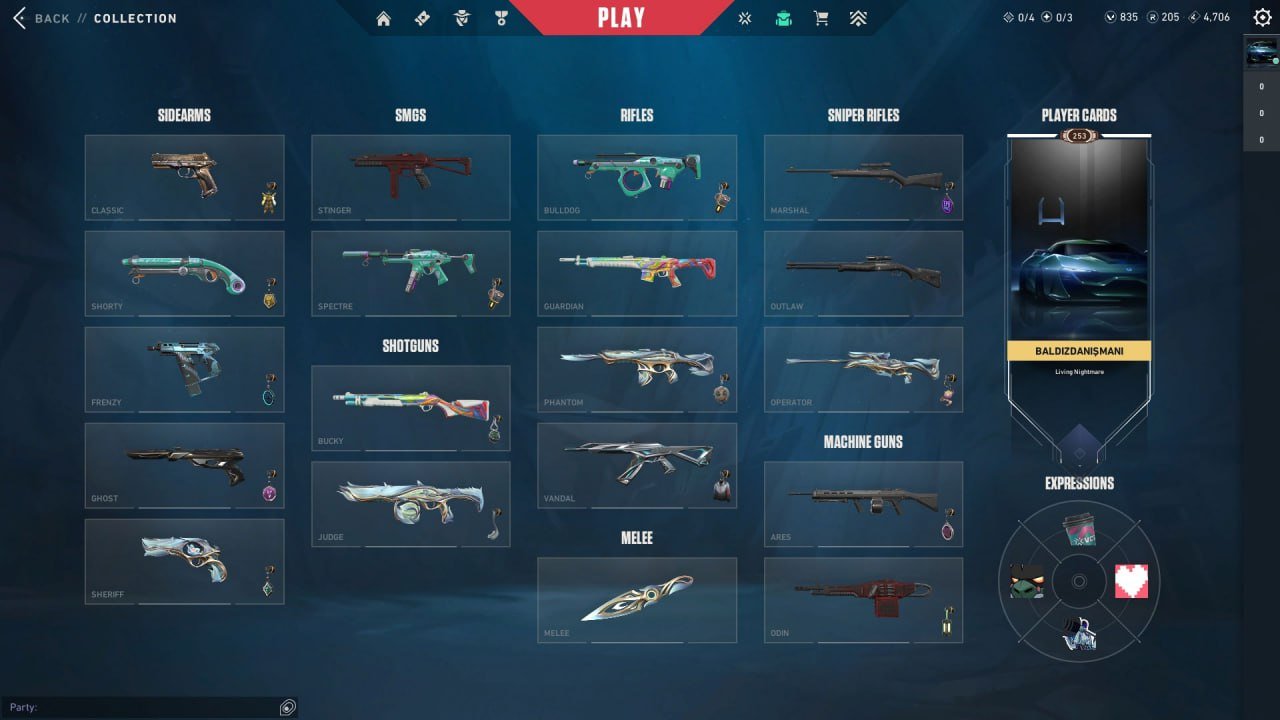This screenshot has width=1280, height=720.
Task: Open the Agents panel icon
Action: pyautogui.click(x=461, y=18)
